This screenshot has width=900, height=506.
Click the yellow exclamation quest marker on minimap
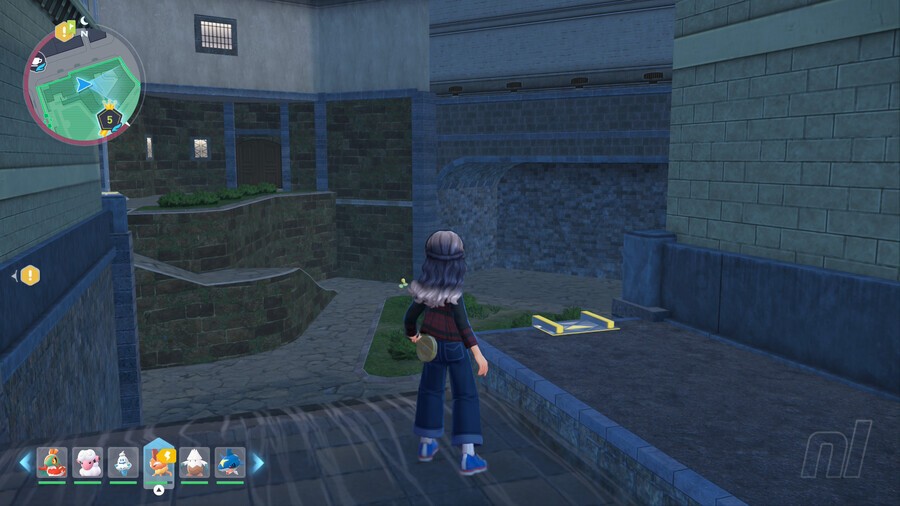65,31
